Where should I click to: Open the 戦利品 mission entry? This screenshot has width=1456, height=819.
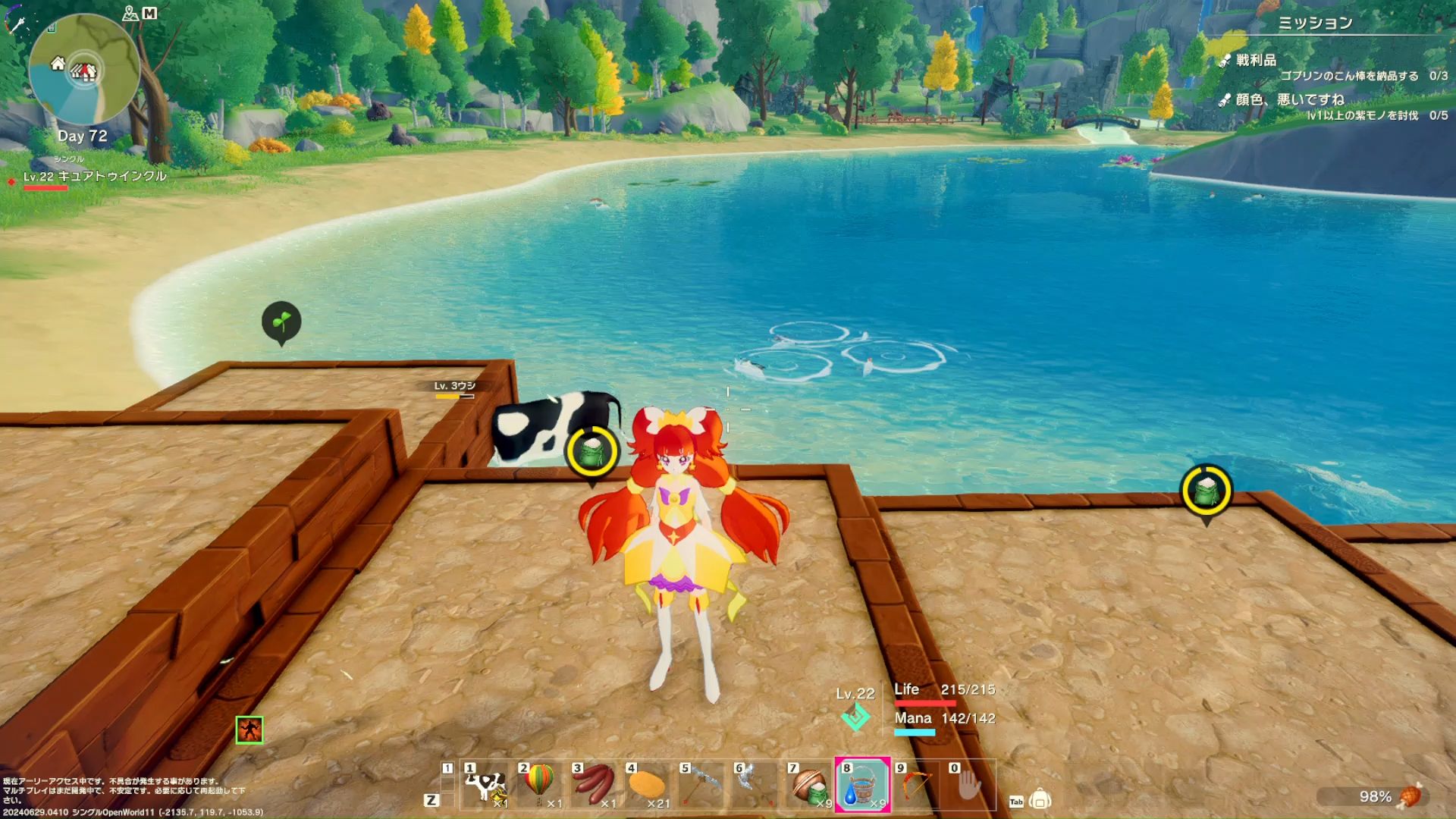(1256, 60)
